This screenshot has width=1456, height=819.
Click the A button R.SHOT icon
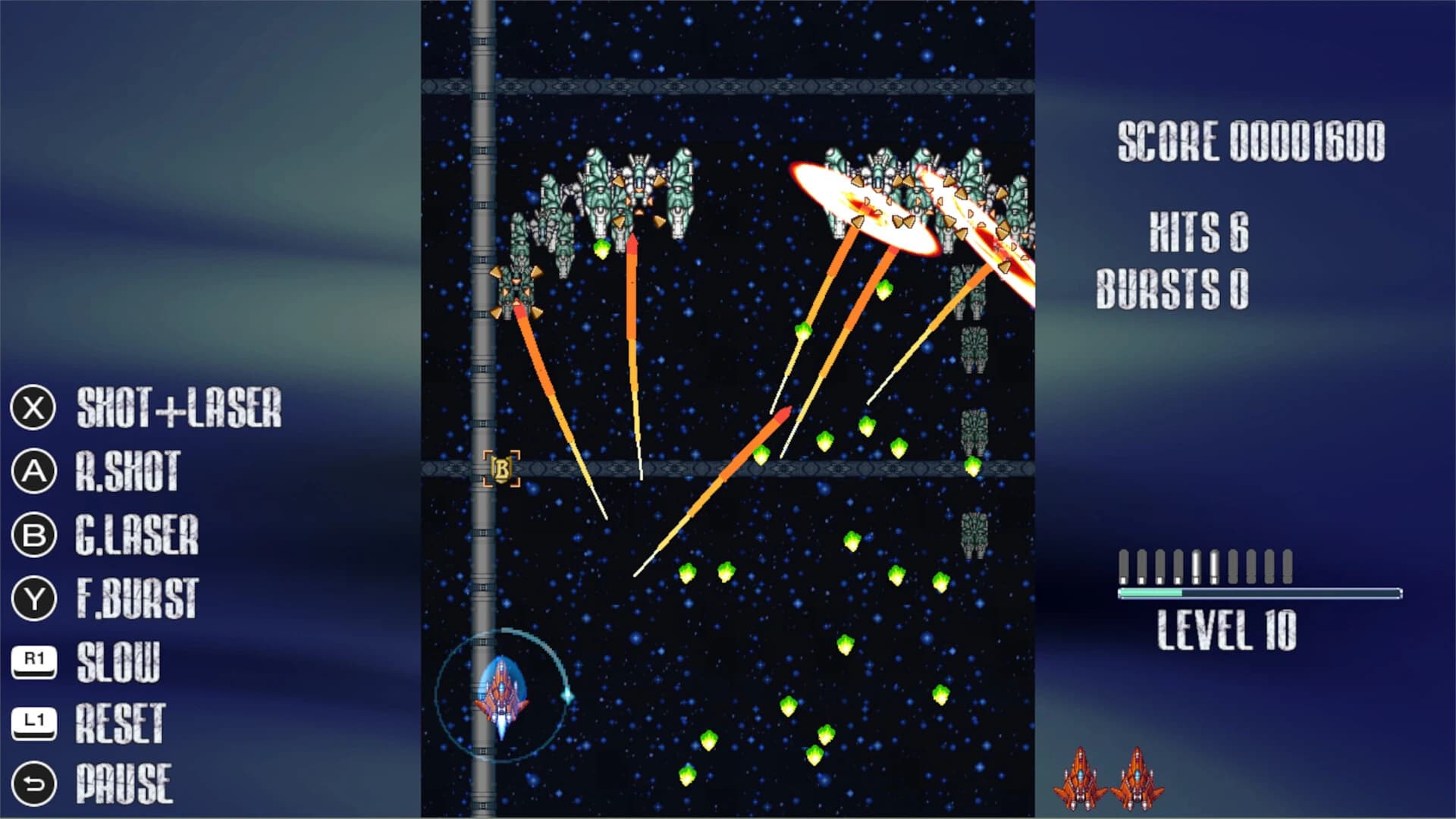pyautogui.click(x=33, y=472)
